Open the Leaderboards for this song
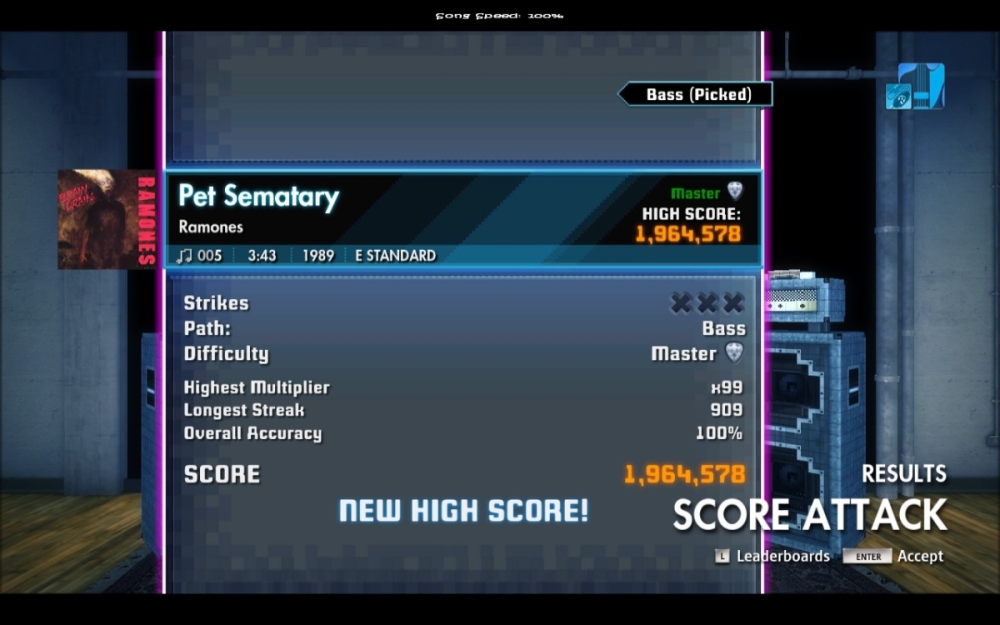 click(x=771, y=556)
